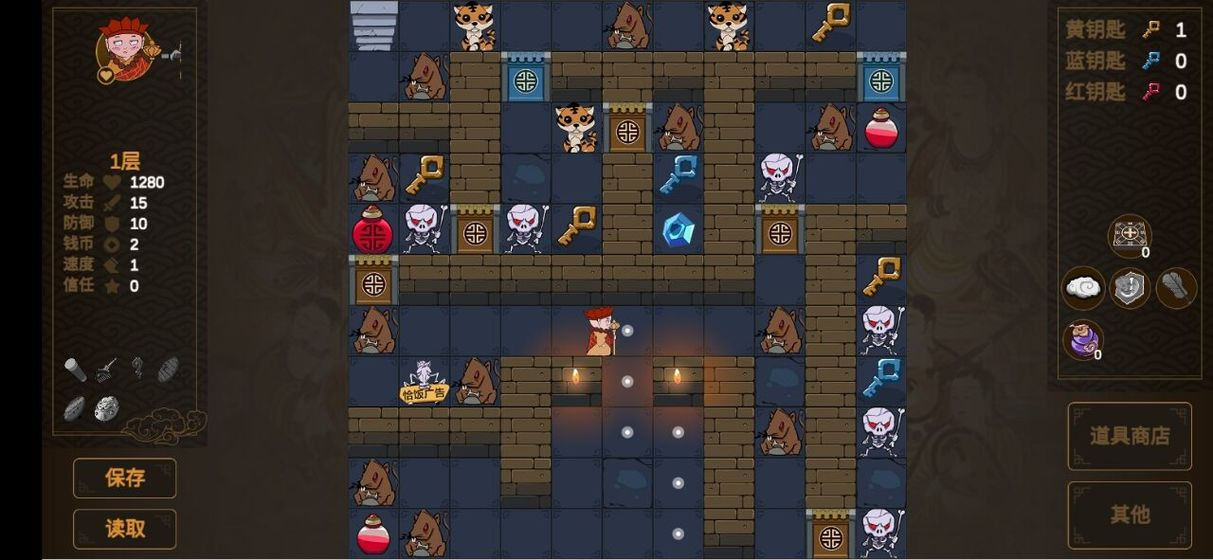Activate the grey shield emblem item
This screenshot has width=1213, height=560.
point(1130,288)
